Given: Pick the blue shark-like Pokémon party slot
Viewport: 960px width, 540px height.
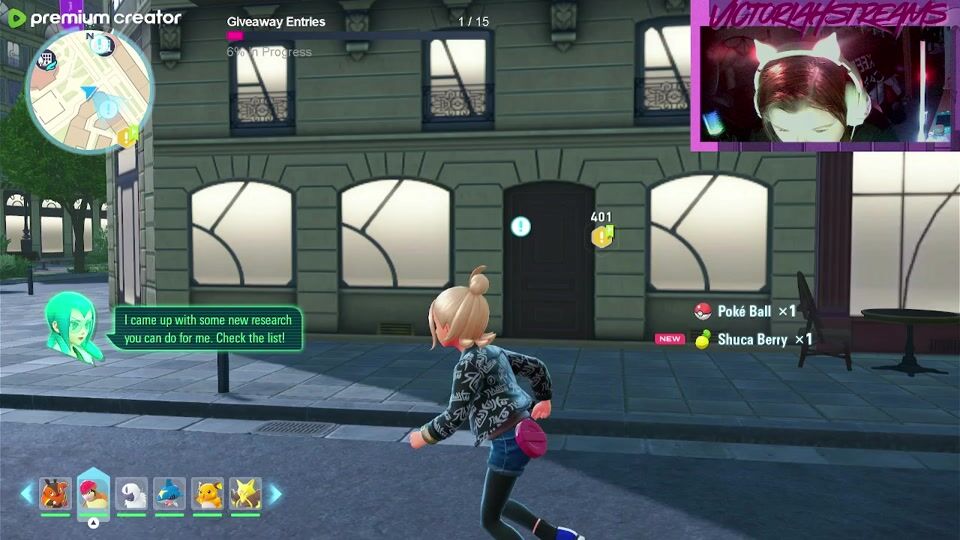Looking at the screenshot, I should [x=169, y=494].
